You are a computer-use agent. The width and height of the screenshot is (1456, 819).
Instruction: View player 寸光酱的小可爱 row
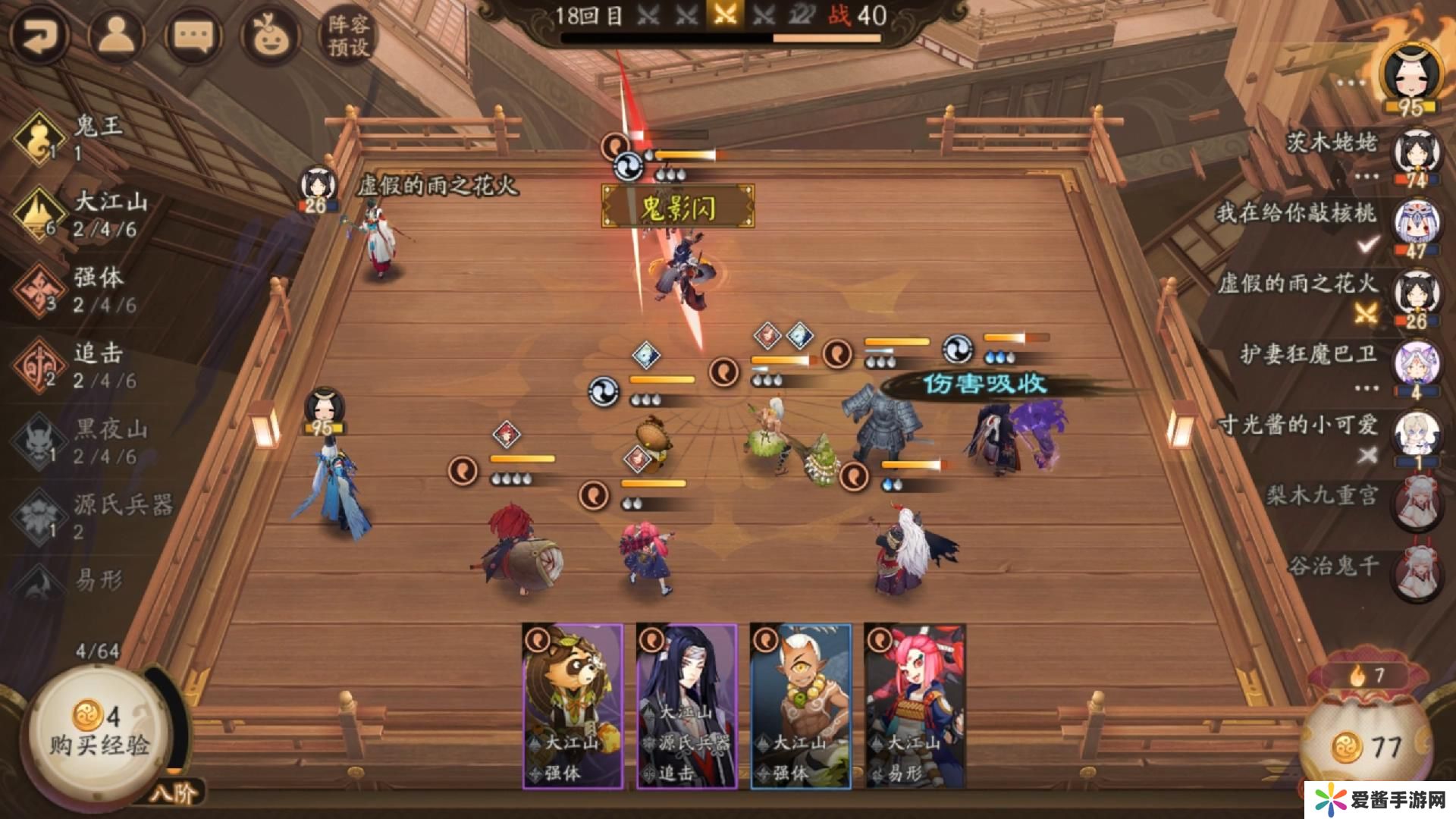tap(1327, 437)
